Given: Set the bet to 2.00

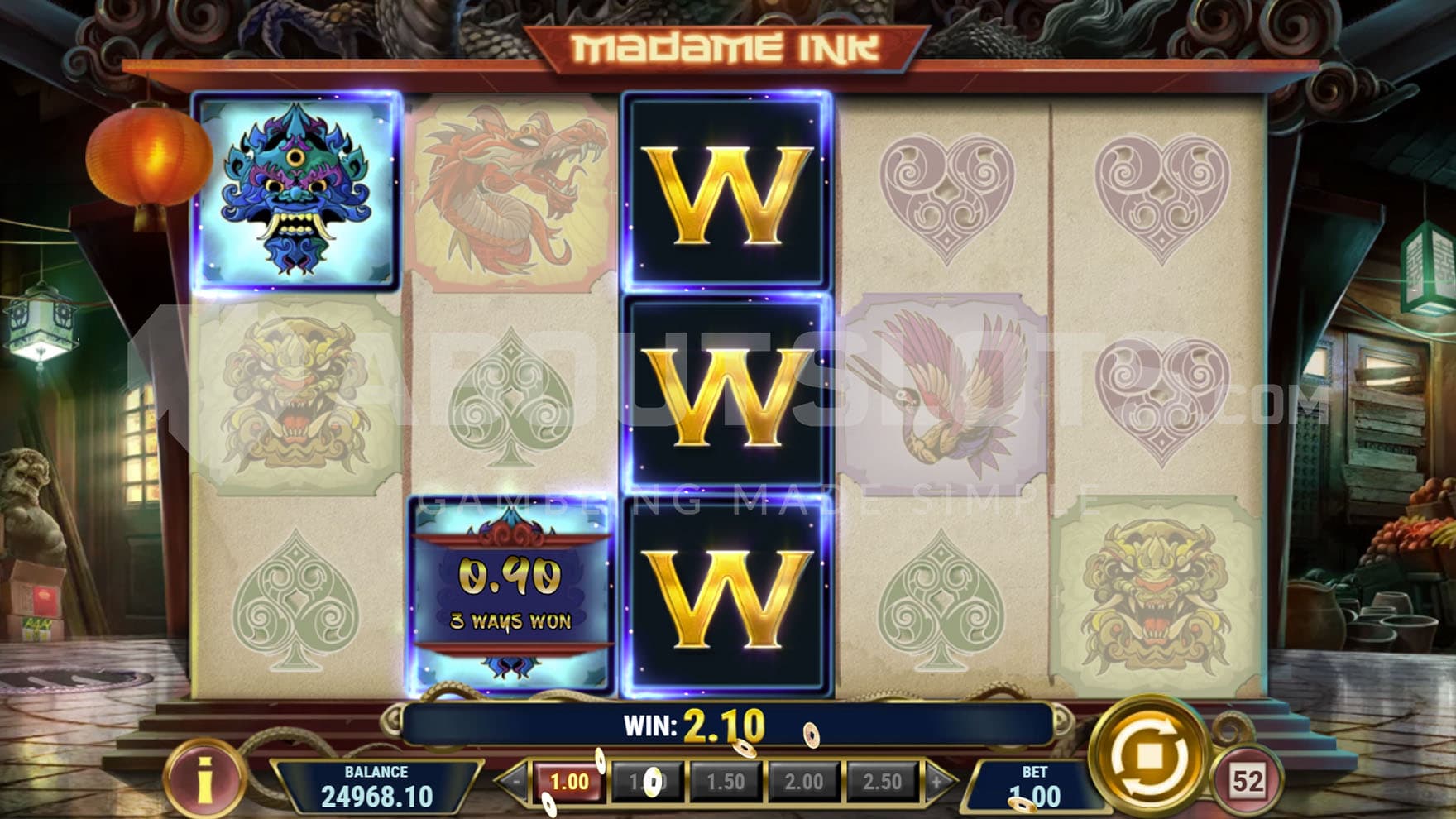Looking at the screenshot, I should 803,782.
